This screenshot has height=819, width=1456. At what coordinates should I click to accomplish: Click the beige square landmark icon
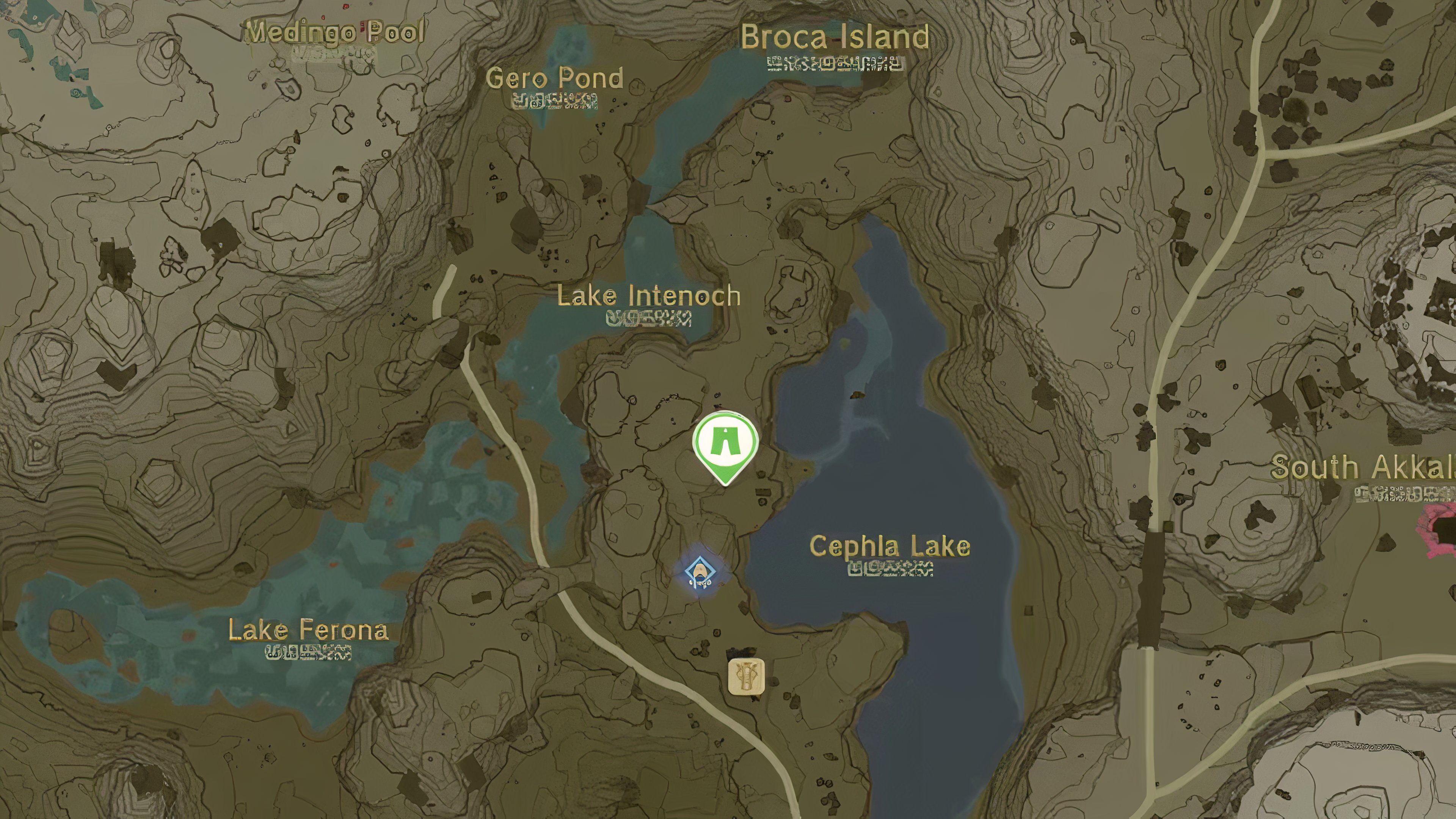click(746, 676)
